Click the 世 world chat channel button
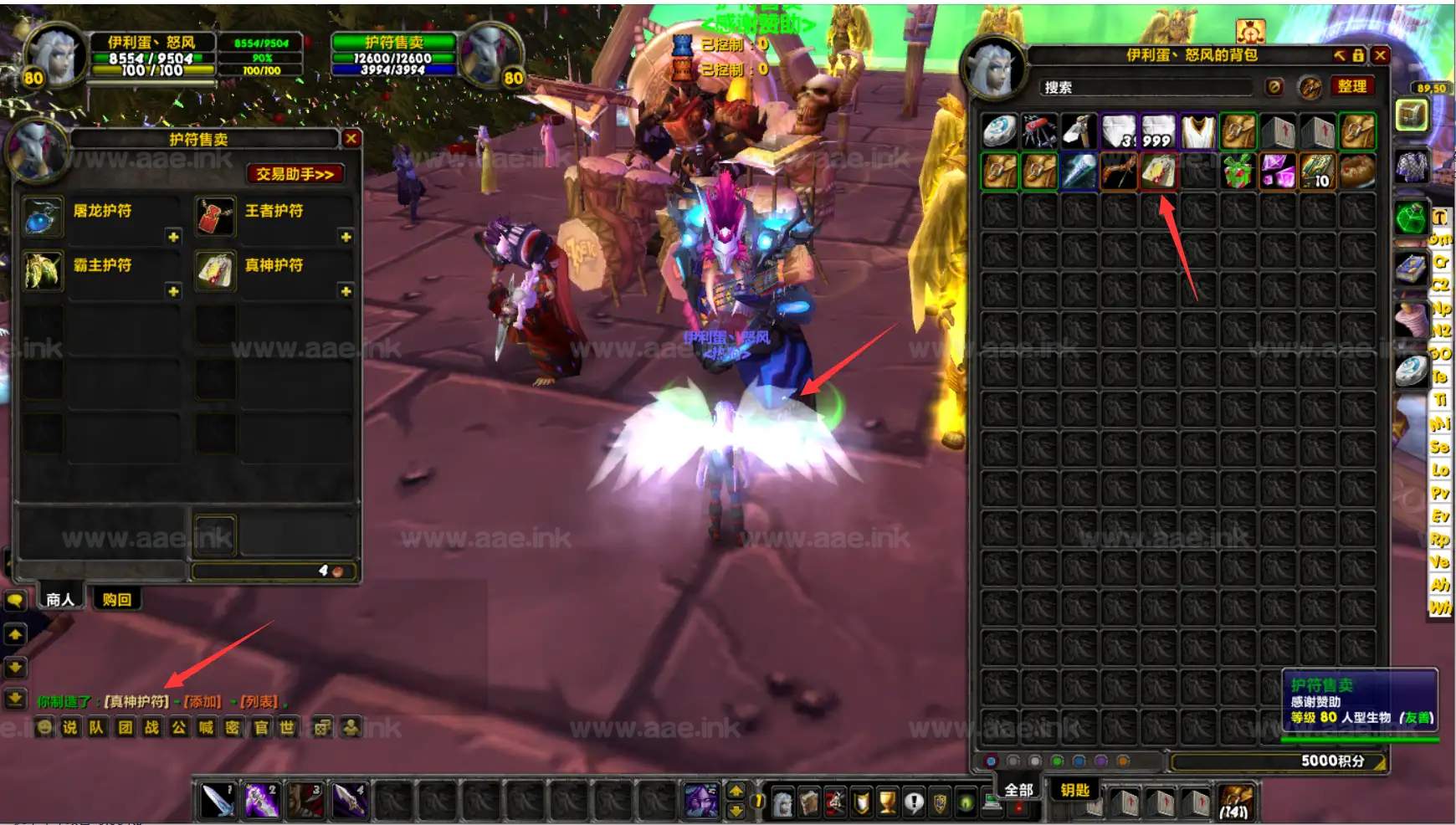The image size is (1456, 825). 287,727
